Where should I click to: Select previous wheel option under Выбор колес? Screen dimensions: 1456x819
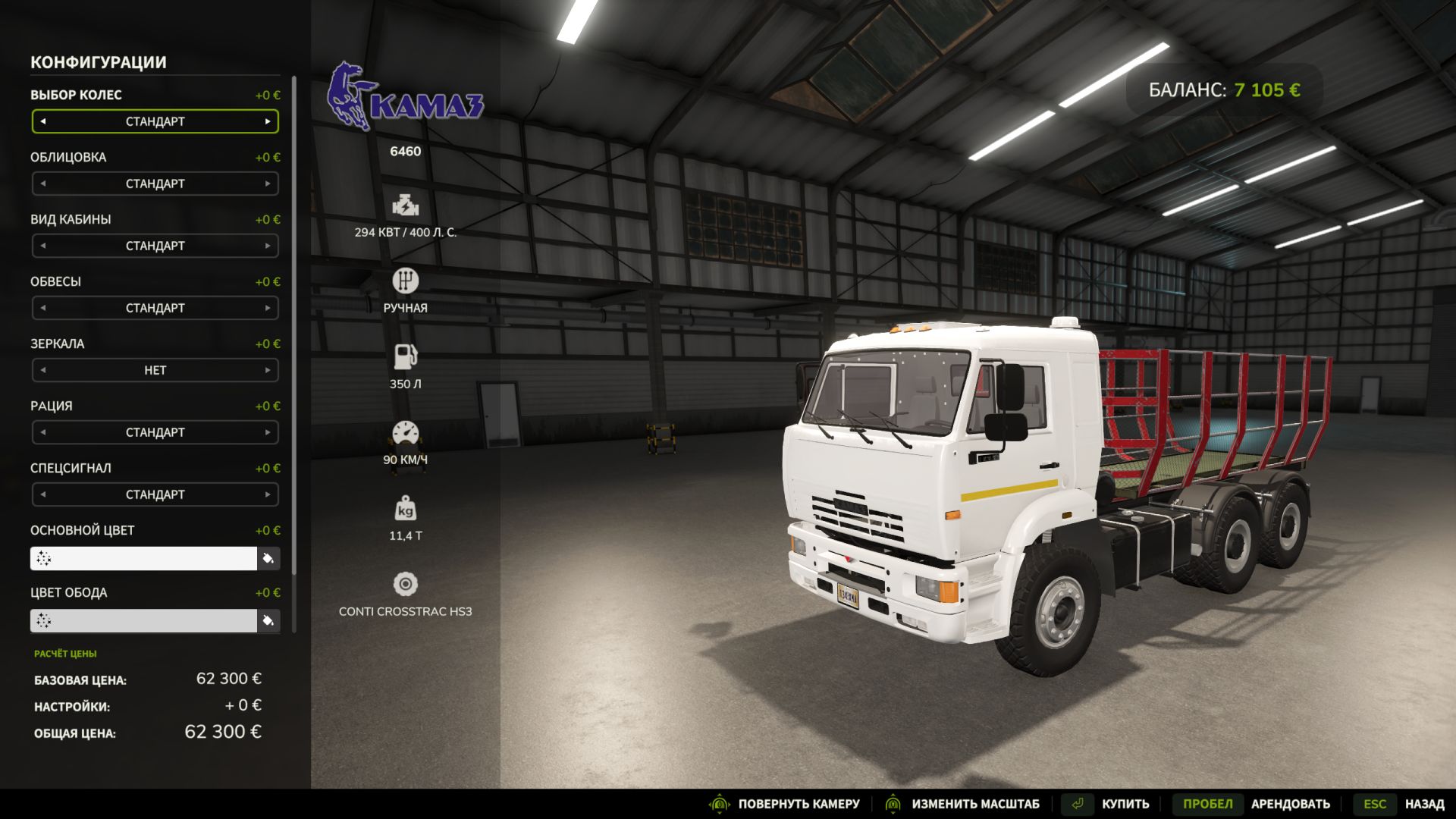[x=43, y=121]
